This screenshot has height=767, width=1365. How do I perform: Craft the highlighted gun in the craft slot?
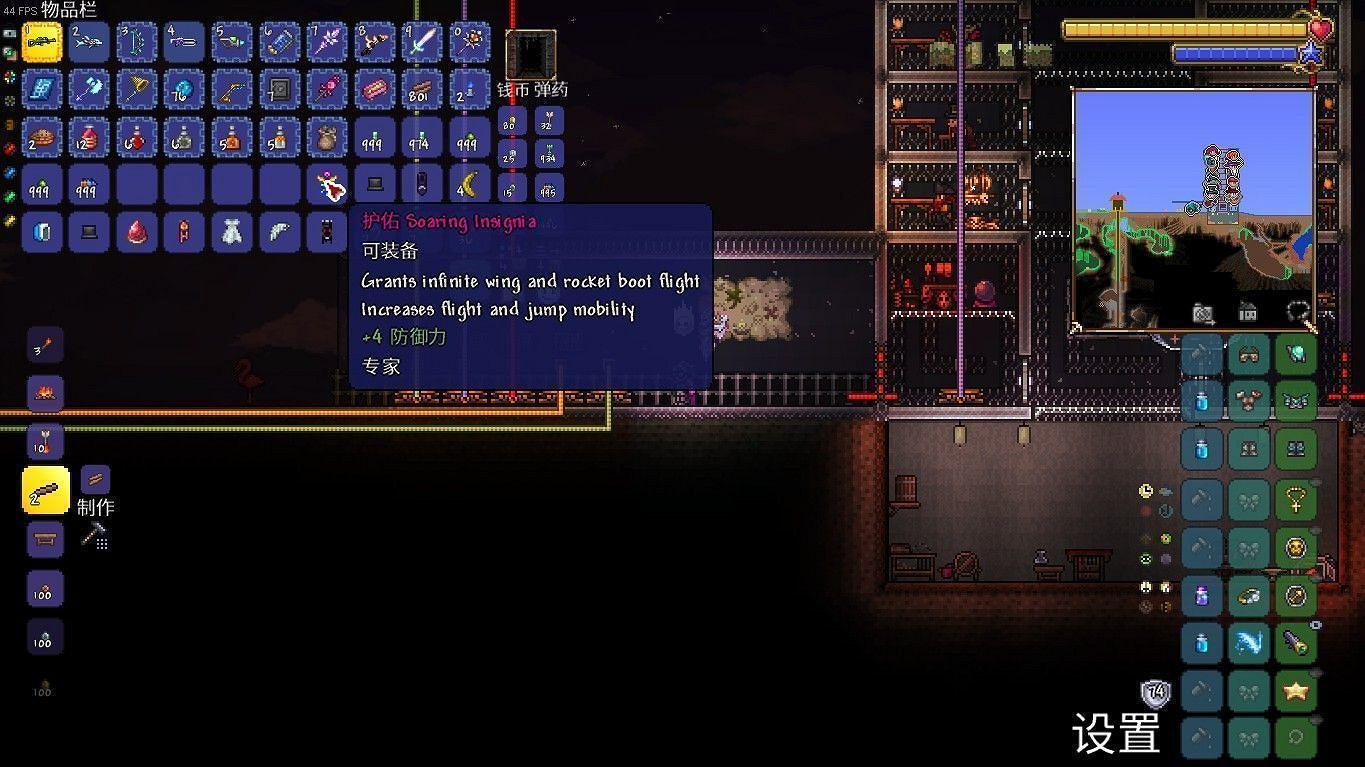click(44, 491)
